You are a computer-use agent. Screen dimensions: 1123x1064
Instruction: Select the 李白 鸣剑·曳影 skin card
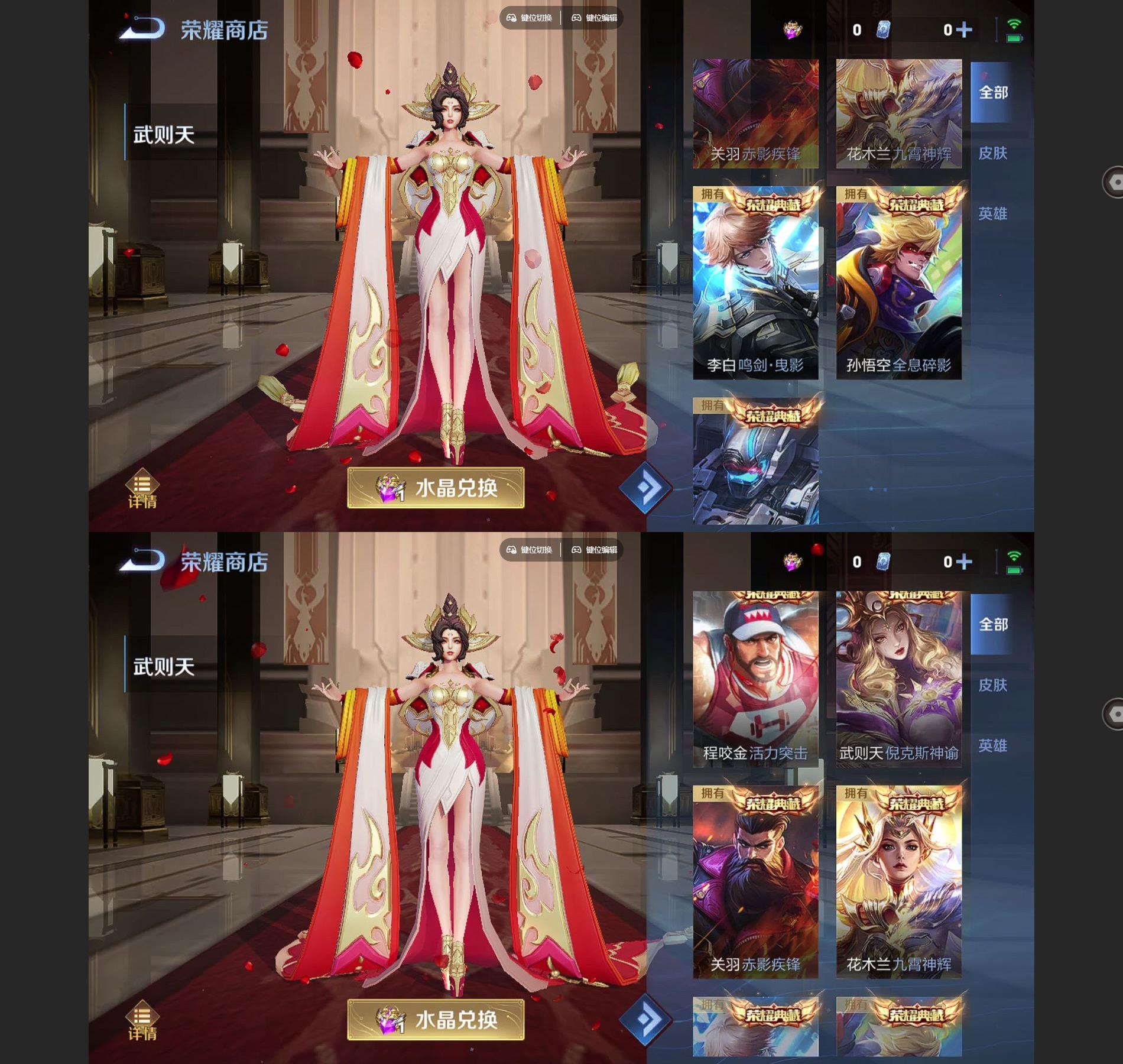[x=755, y=284]
